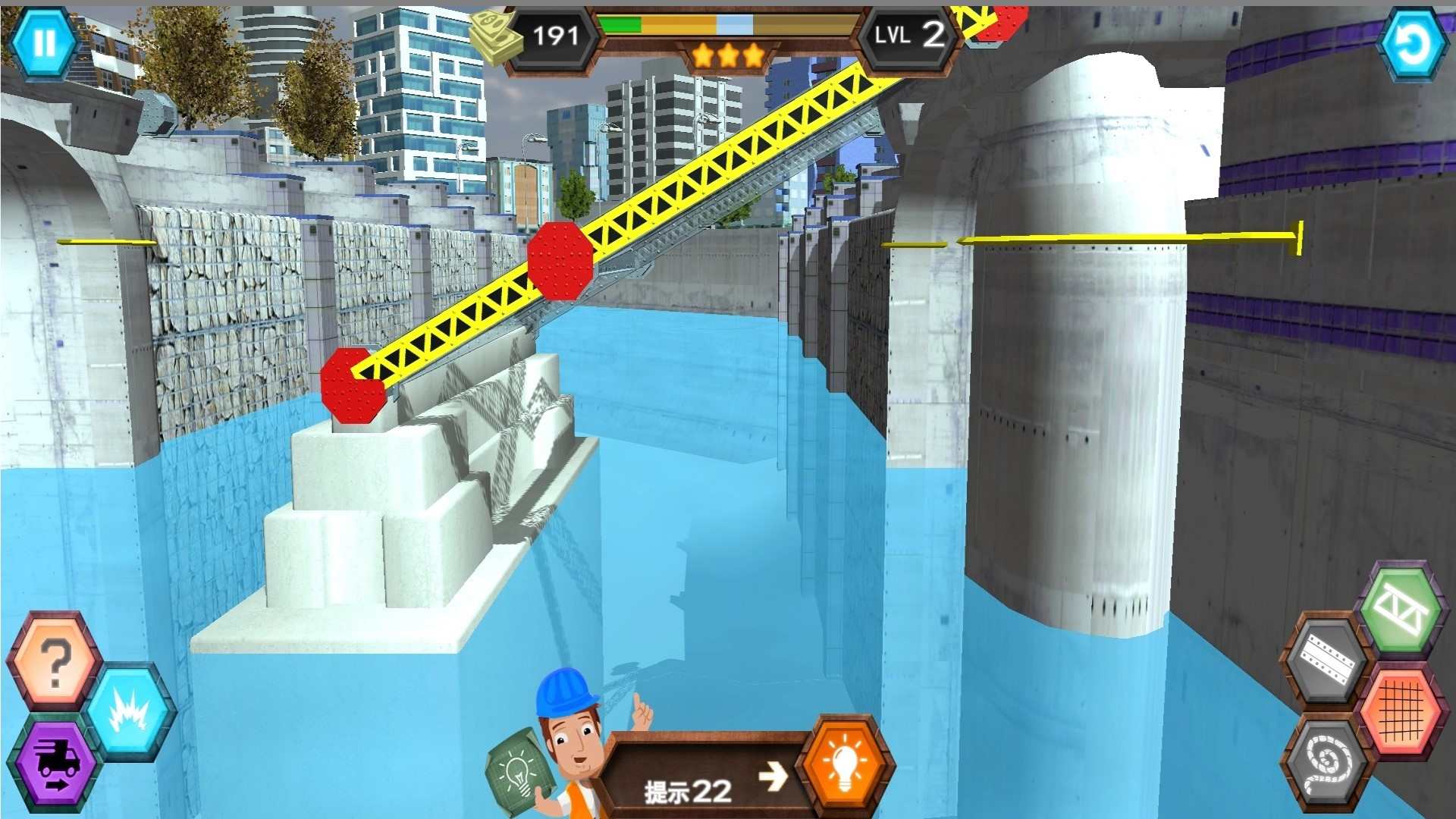Click the LVL 2 level indicator
The width and height of the screenshot is (1456, 819).
(910, 35)
